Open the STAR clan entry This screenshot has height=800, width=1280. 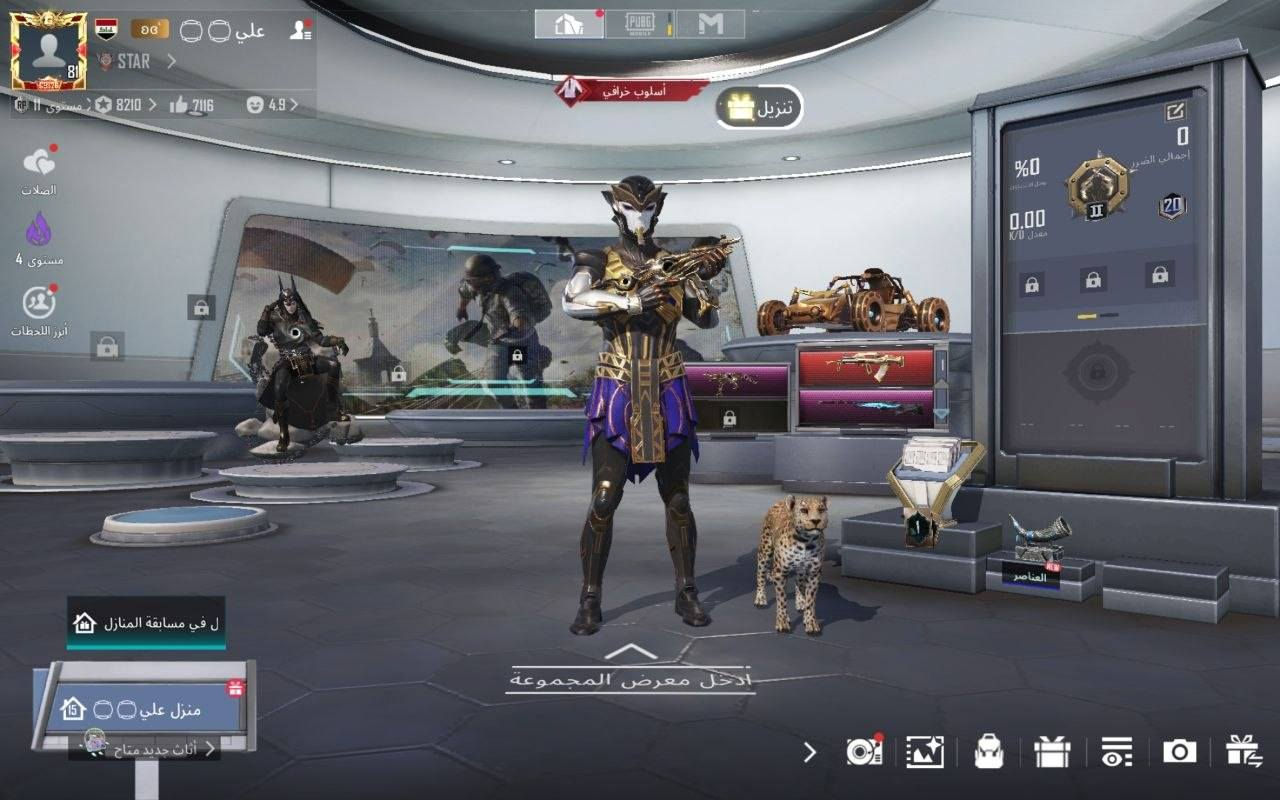pyautogui.click(x=135, y=61)
